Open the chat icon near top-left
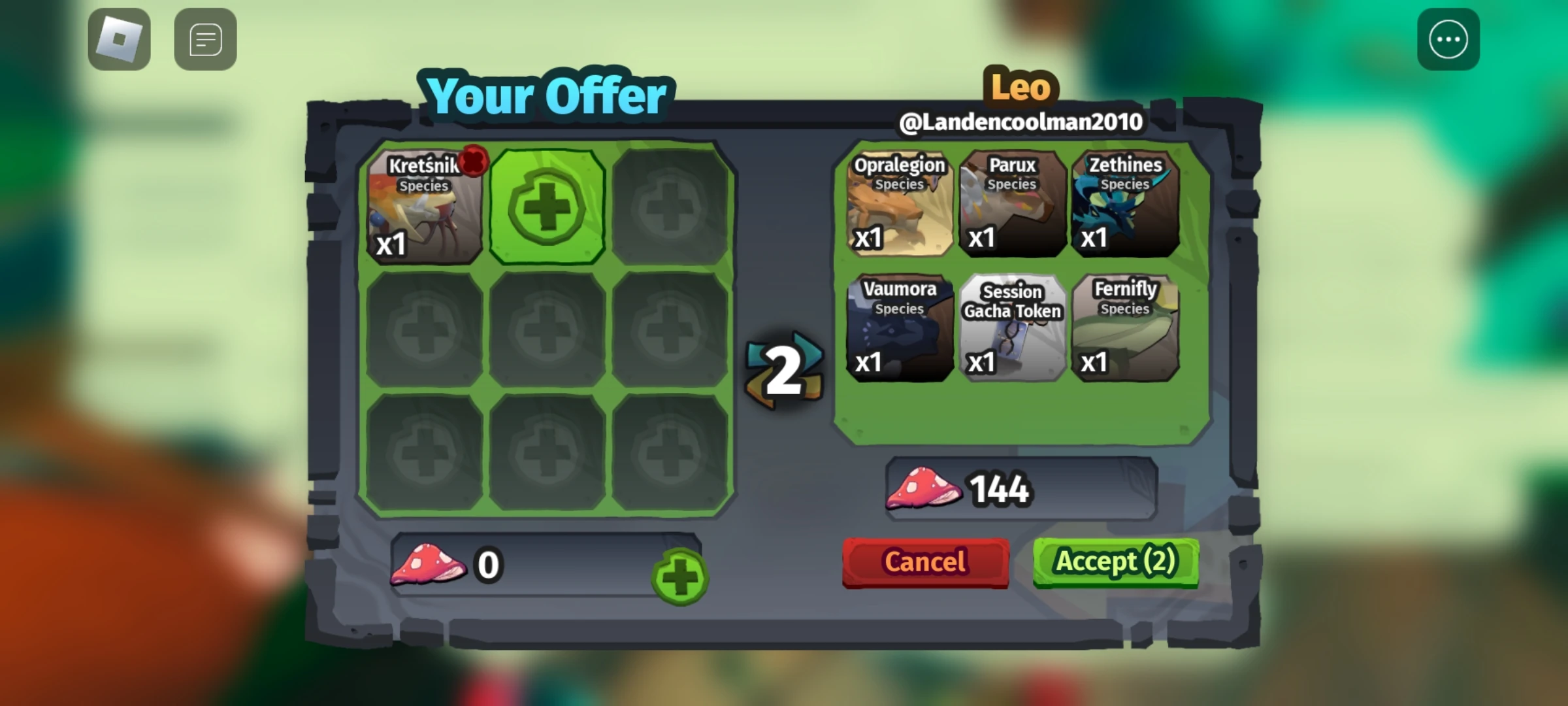The width and height of the screenshot is (1568, 706). click(x=204, y=41)
